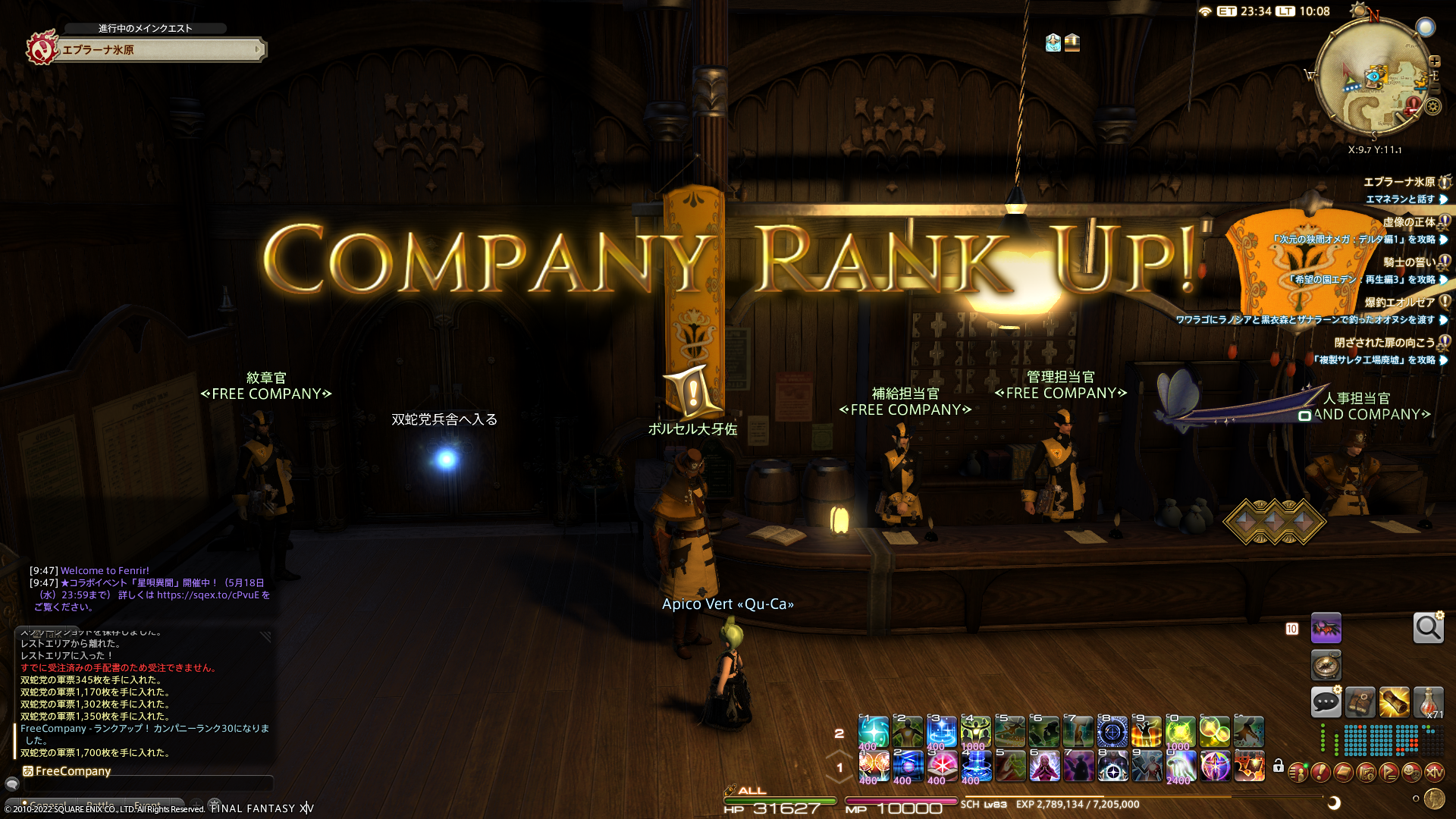Use the red potion with x71 count
This screenshot has height=819, width=1456.
(x=1428, y=702)
